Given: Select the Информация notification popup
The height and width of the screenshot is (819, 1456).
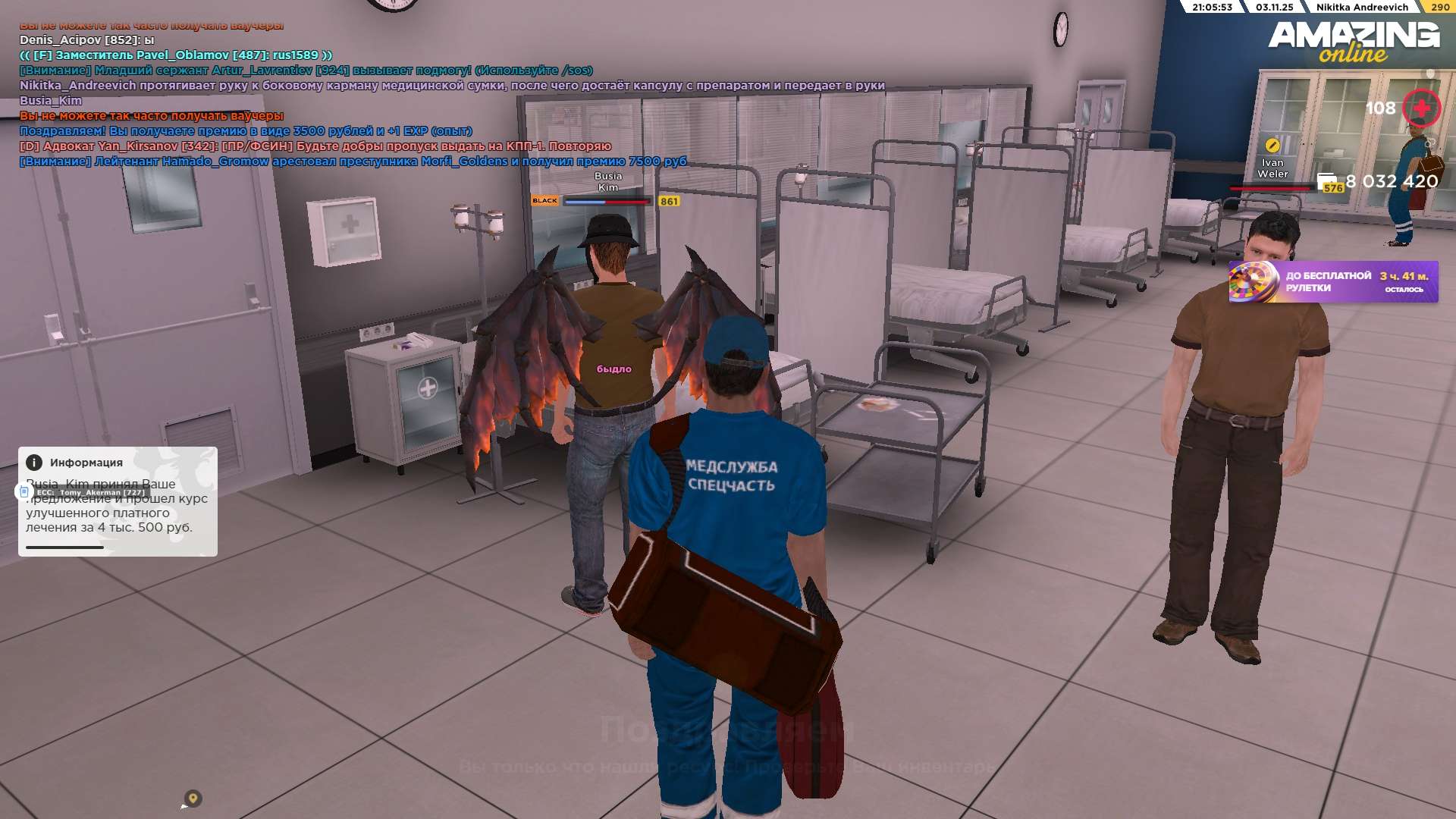Looking at the screenshot, I should [118, 501].
